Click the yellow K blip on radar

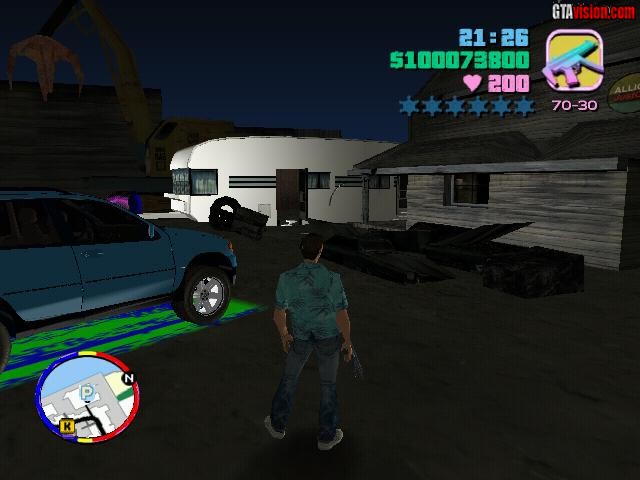[x=67, y=426]
